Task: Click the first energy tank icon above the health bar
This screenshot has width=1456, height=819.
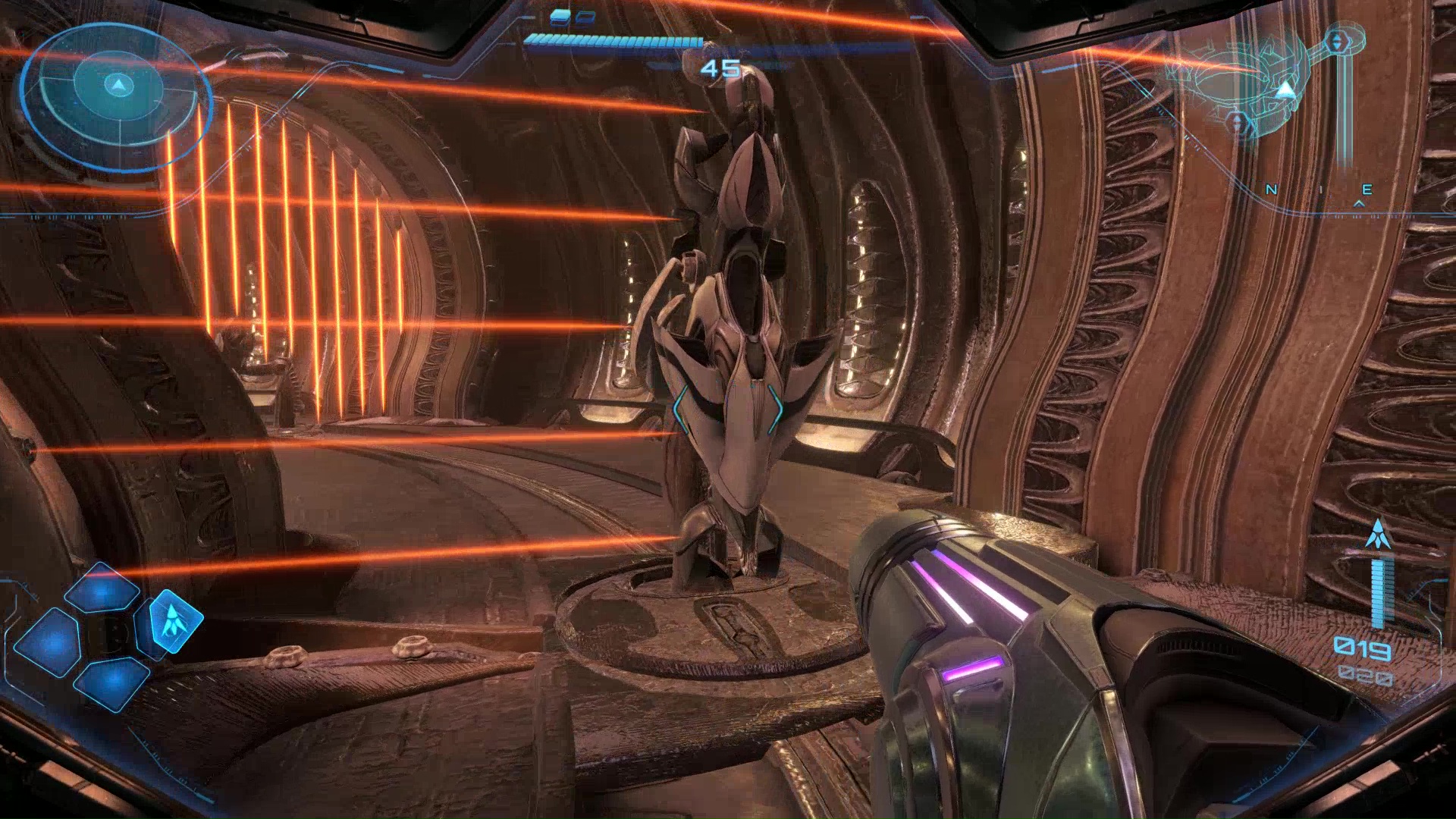Action: click(x=560, y=17)
